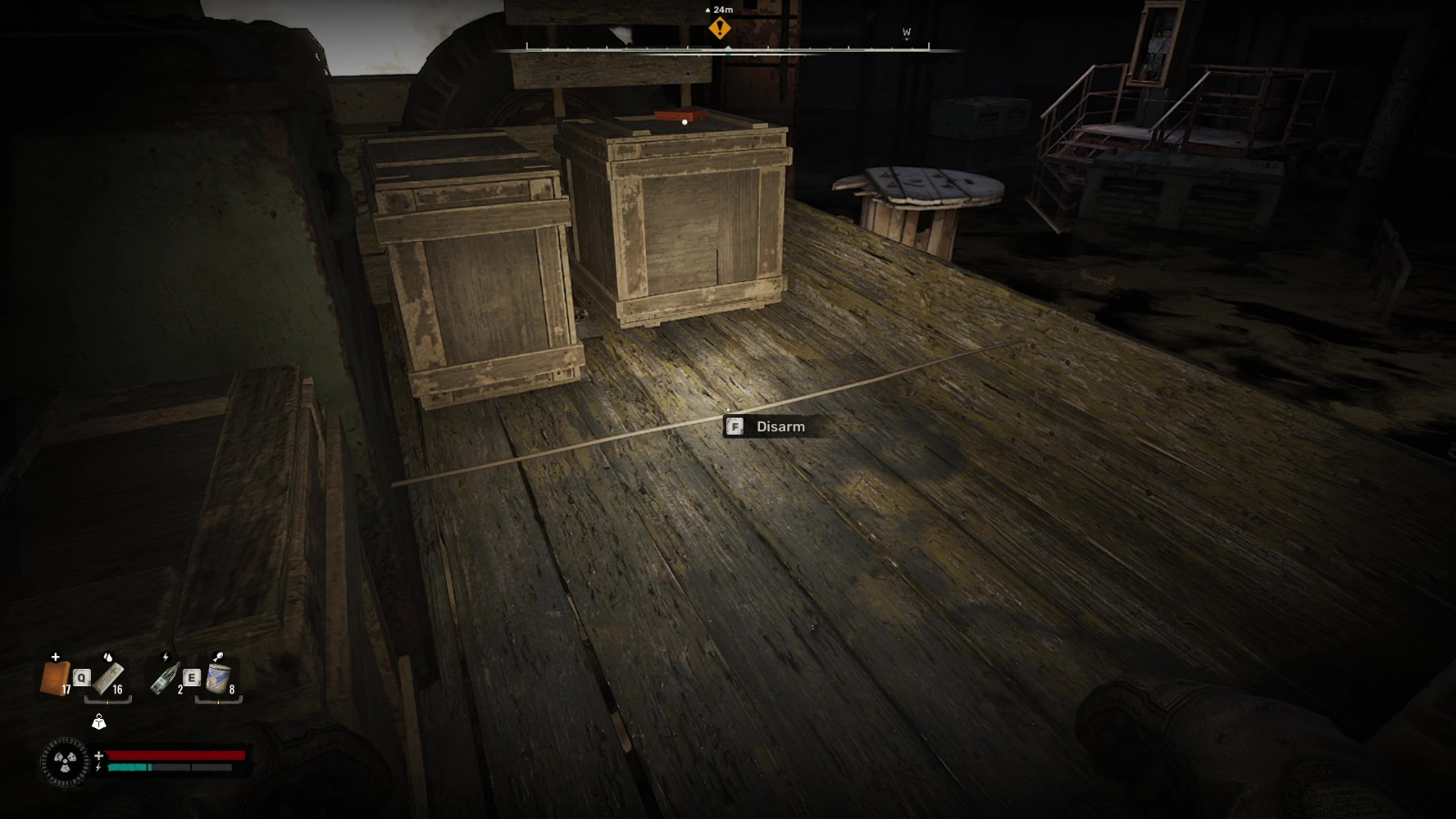This screenshot has height=819, width=1456.
Task: Click the syringe icon above the food can
Action: (x=218, y=656)
